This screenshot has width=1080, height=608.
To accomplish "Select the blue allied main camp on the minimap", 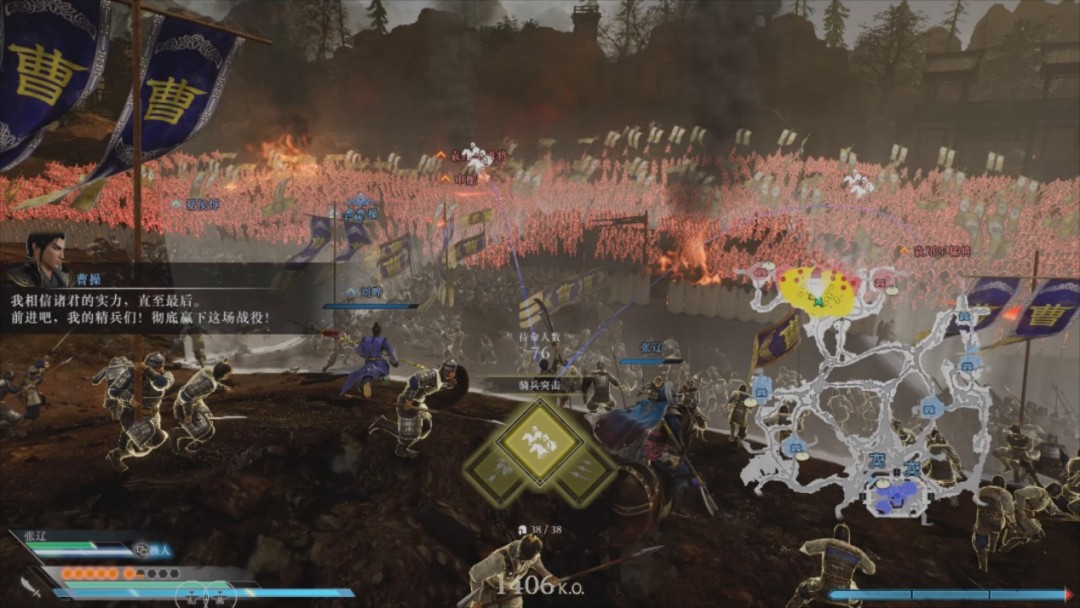I will (895, 494).
